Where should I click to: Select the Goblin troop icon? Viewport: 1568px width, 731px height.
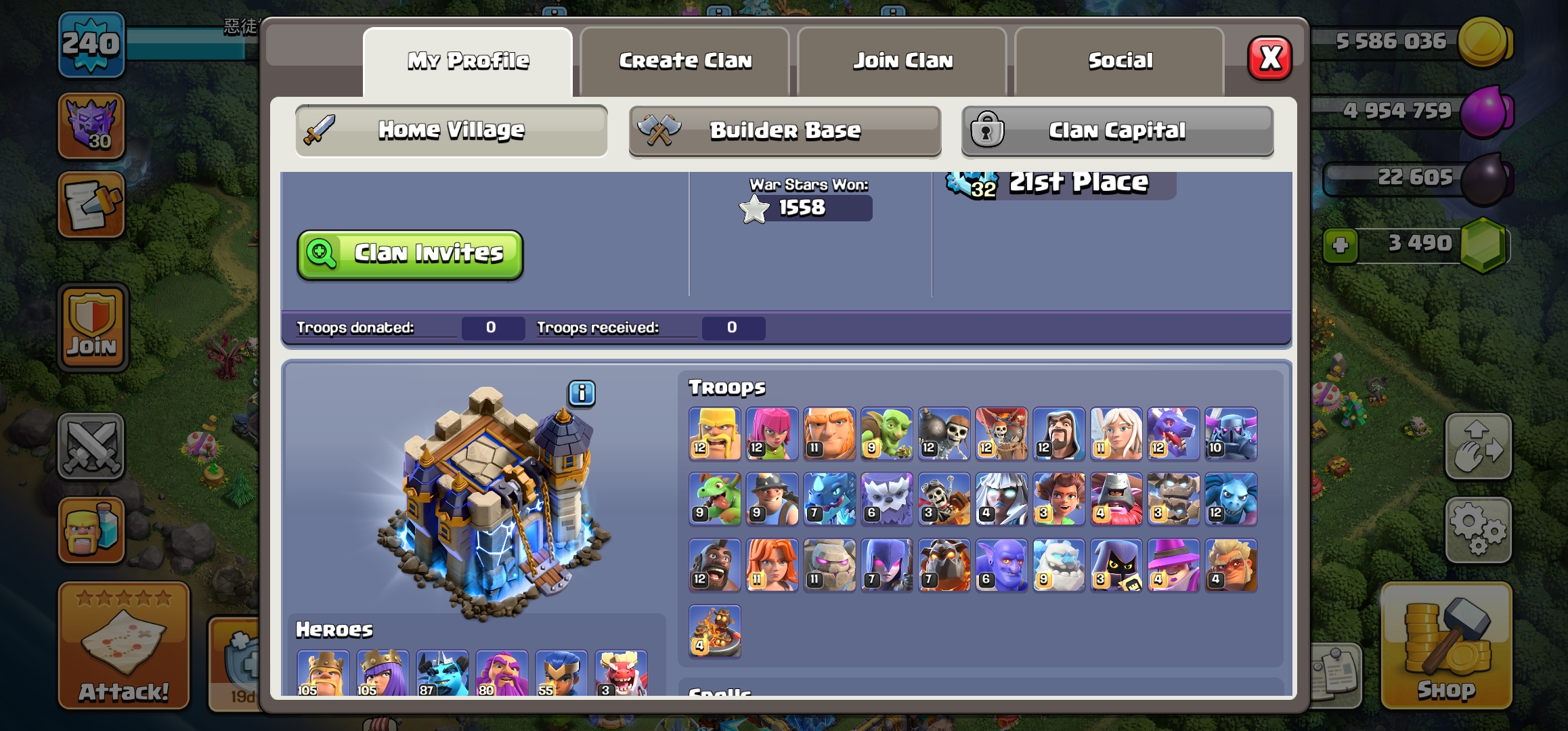click(x=886, y=434)
